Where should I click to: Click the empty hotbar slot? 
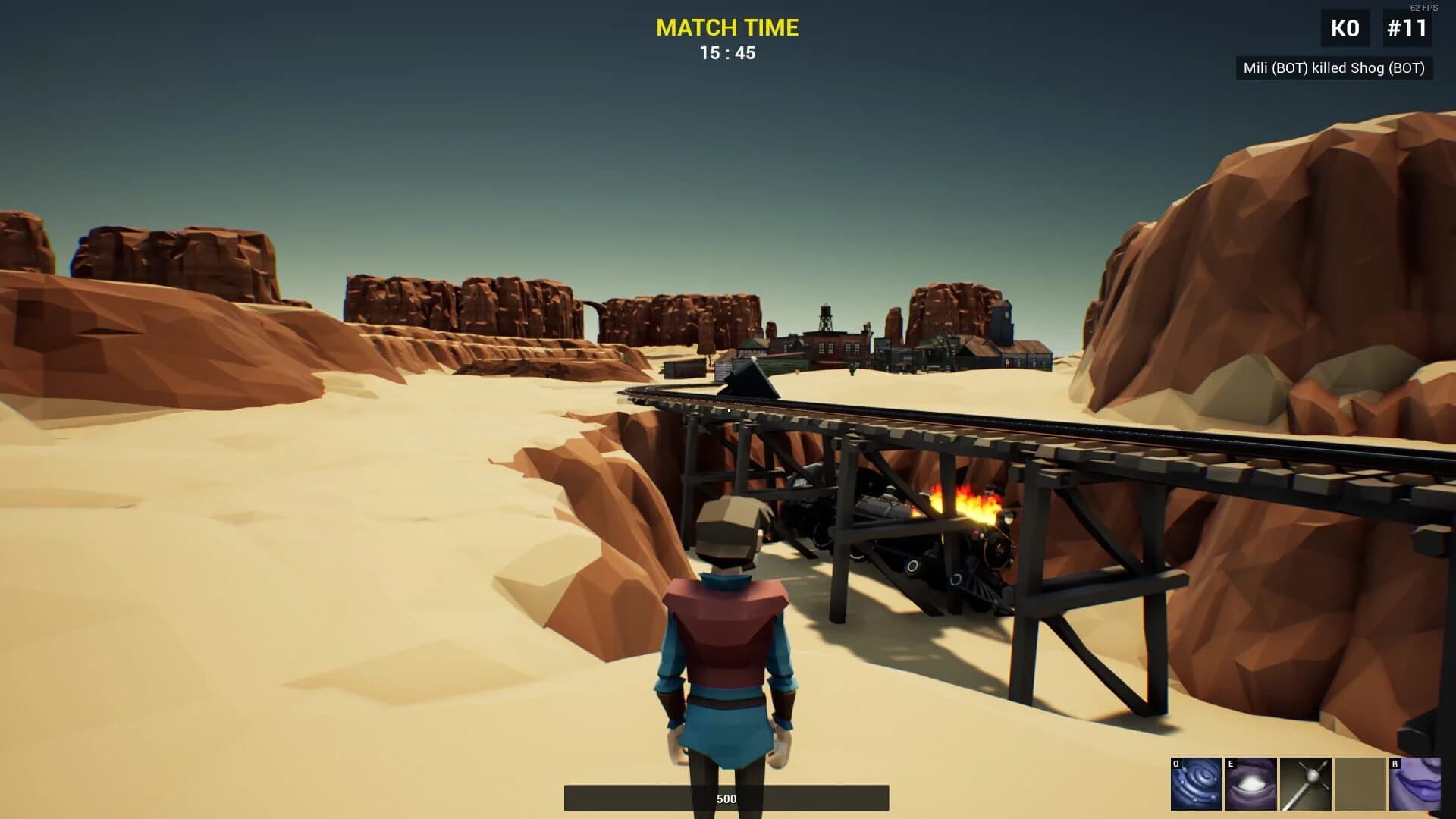click(1358, 783)
